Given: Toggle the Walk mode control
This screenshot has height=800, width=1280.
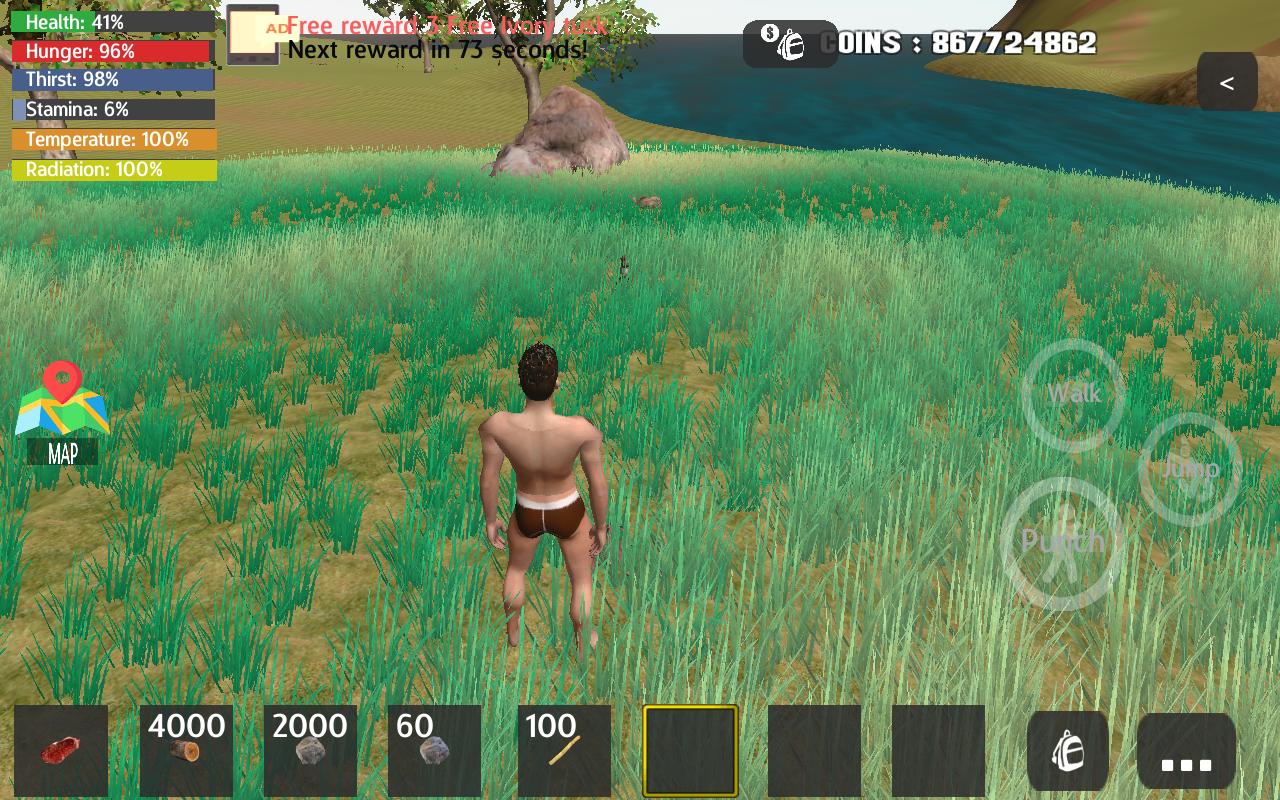Looking at the screenshot, I should 1072,395.
